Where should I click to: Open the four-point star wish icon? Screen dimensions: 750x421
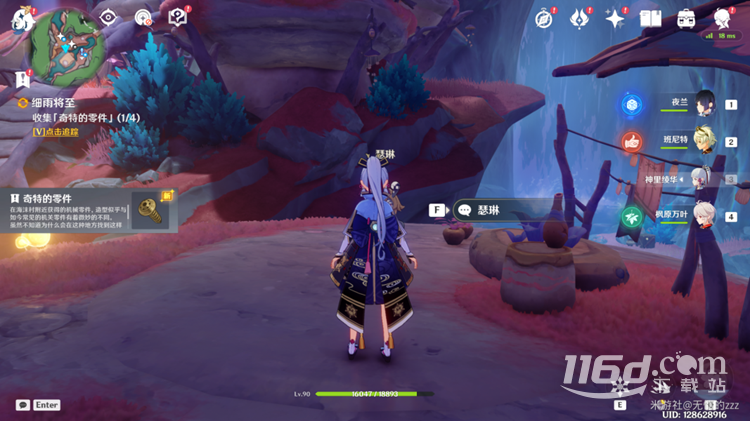(615, 18)
